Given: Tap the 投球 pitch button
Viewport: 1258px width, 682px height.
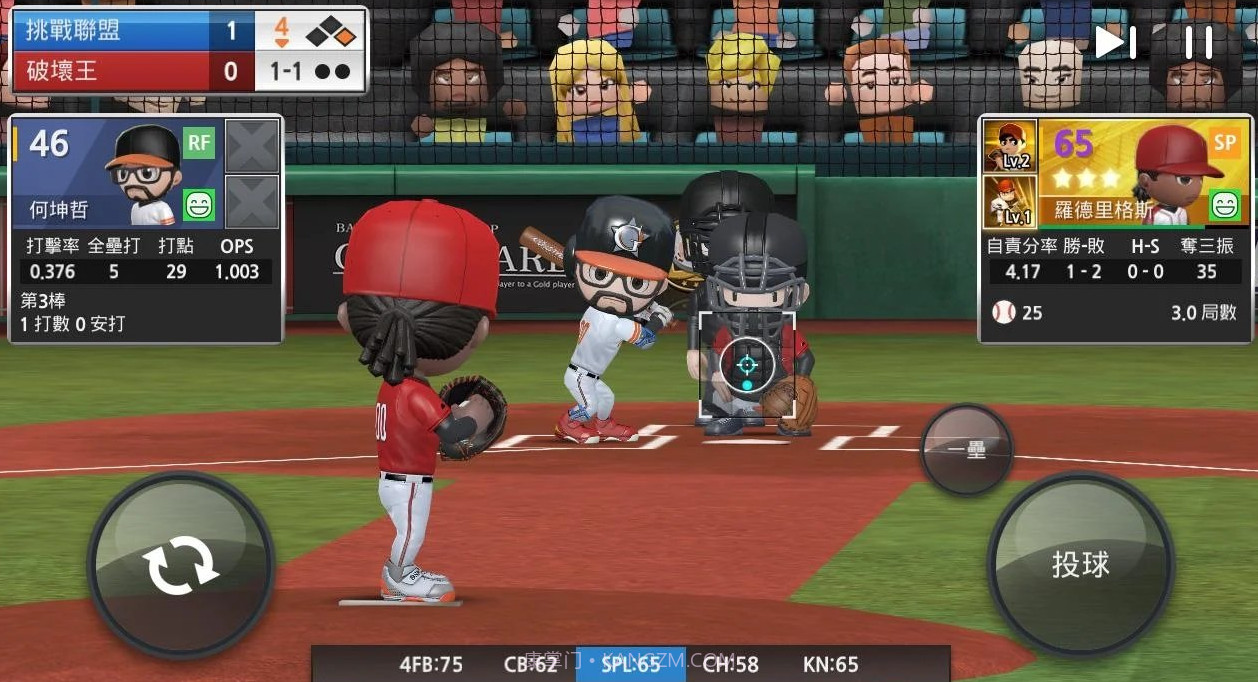Looking at the screenshot, I should pyautogui.click(x=1080, y=564).
